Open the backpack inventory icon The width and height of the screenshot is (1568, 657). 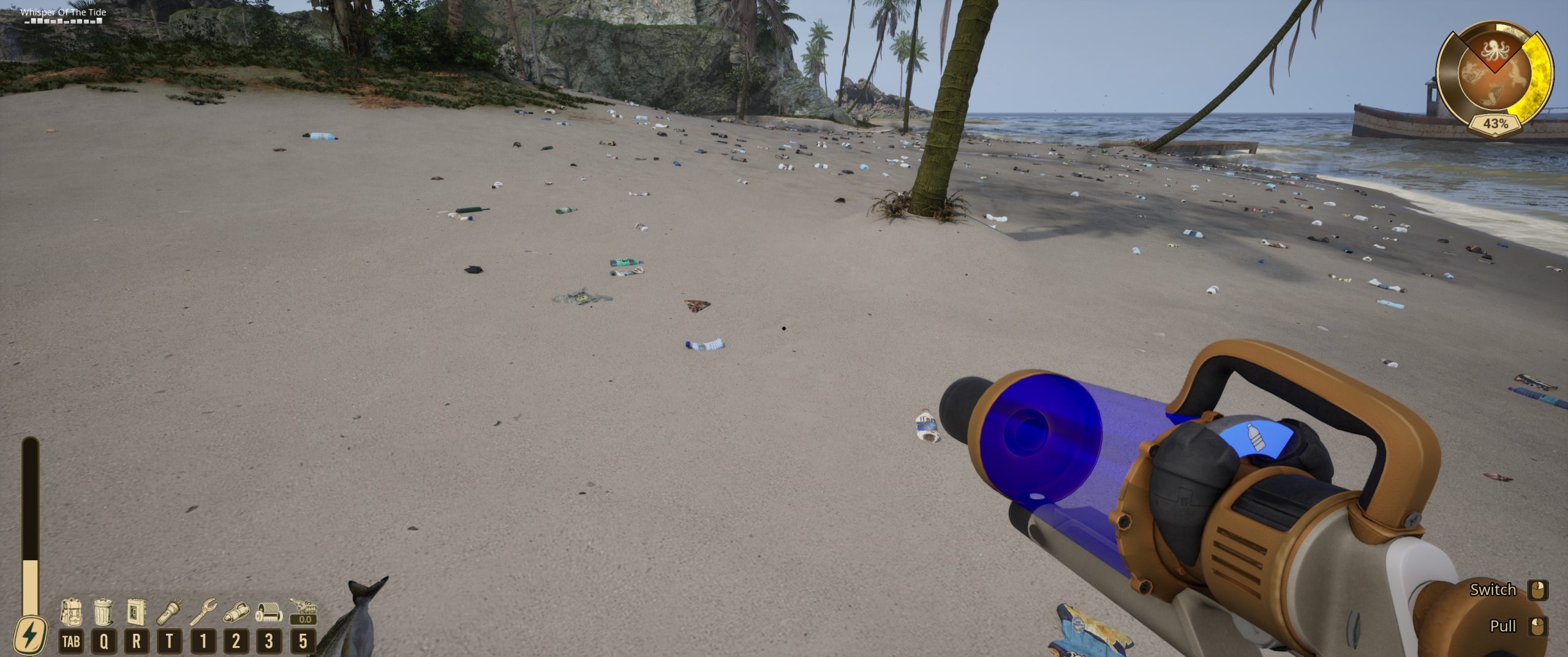pos(71,612)
